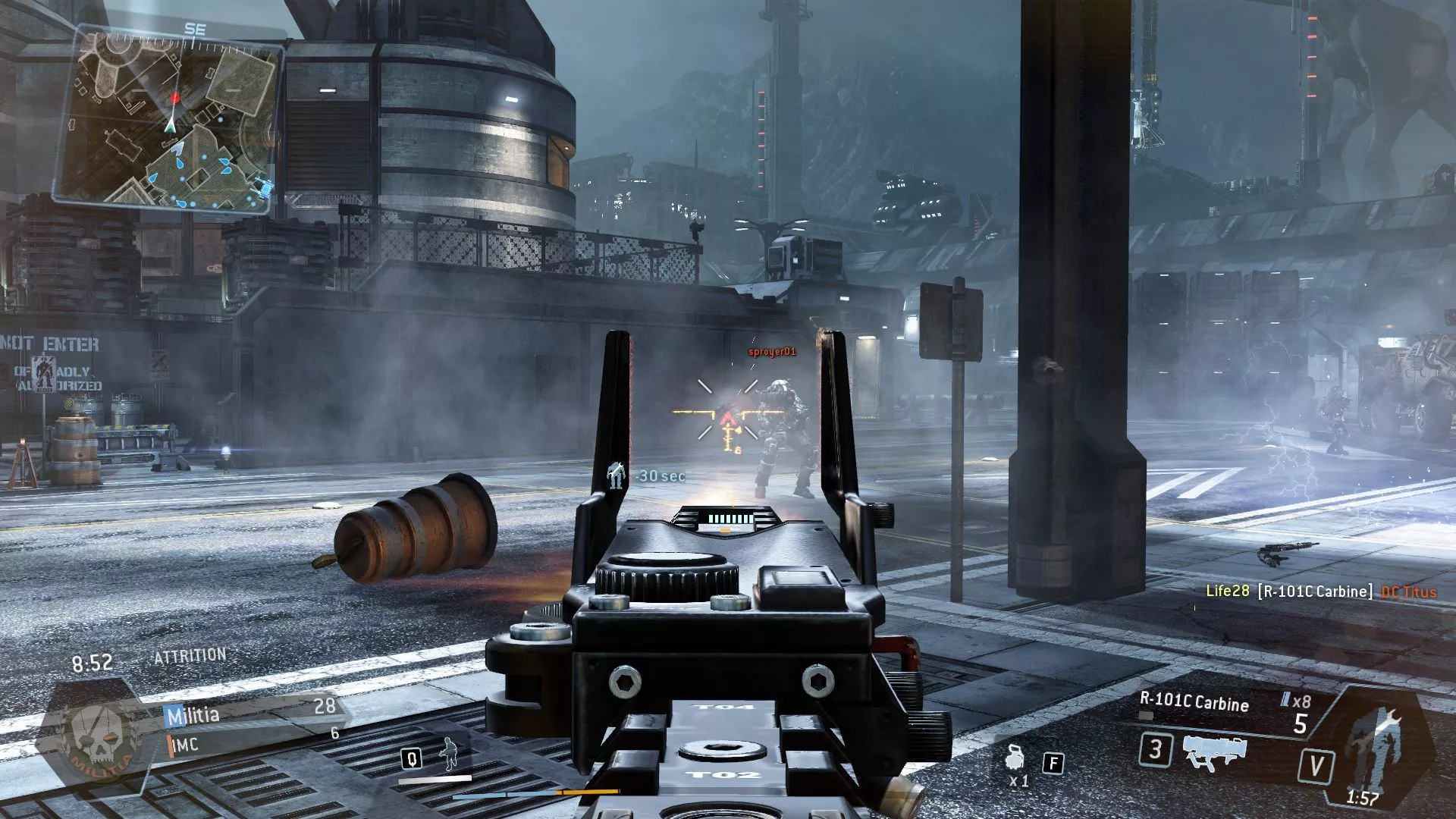This screenshot has width=1456, height=819.
Task: Switch to the ATTRITION mode label
Action: tap(191, 653)
